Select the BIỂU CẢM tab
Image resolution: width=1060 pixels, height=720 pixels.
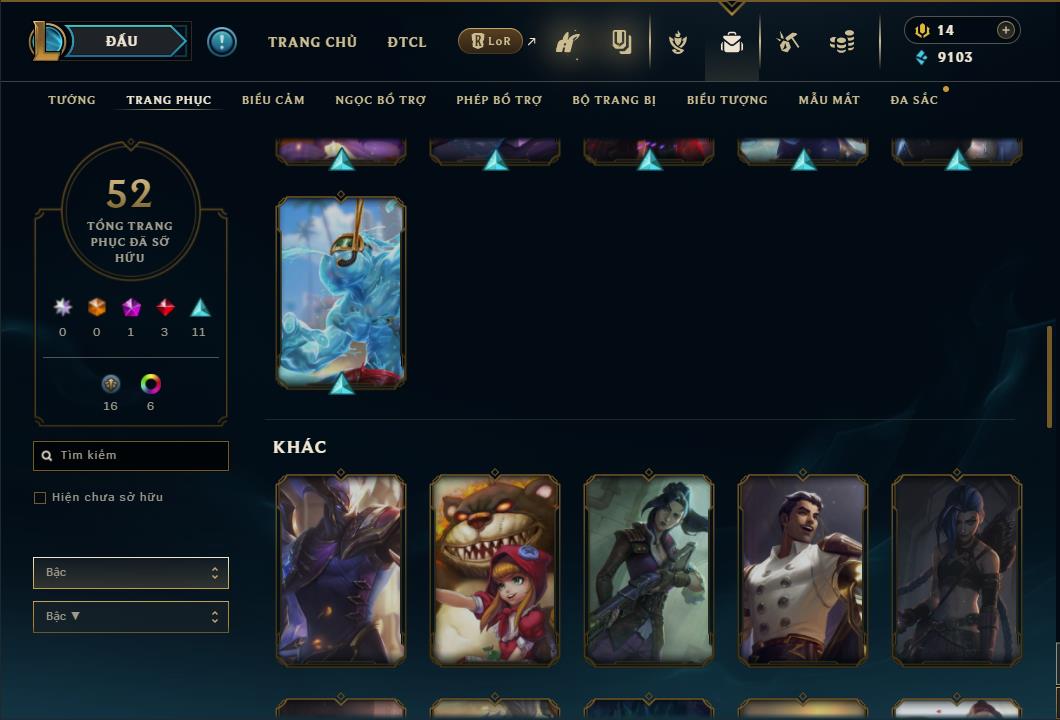click(273, 100)
